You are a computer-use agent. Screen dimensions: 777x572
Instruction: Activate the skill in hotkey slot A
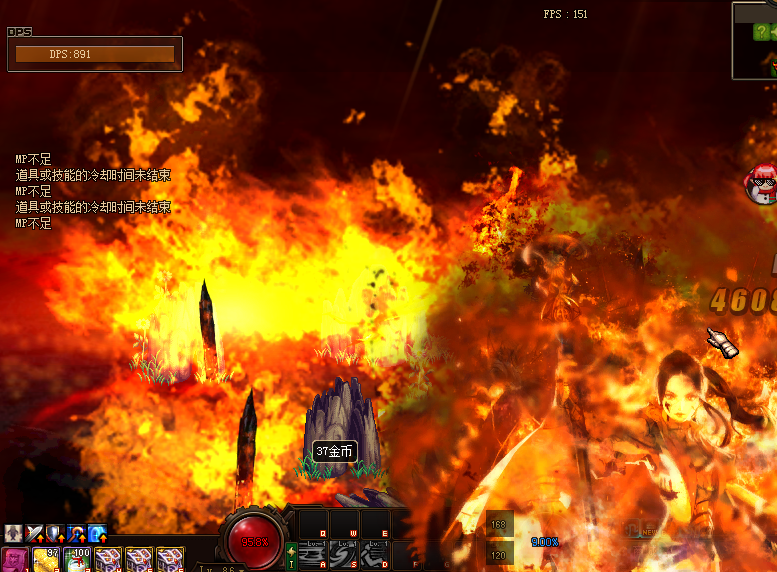313,554
